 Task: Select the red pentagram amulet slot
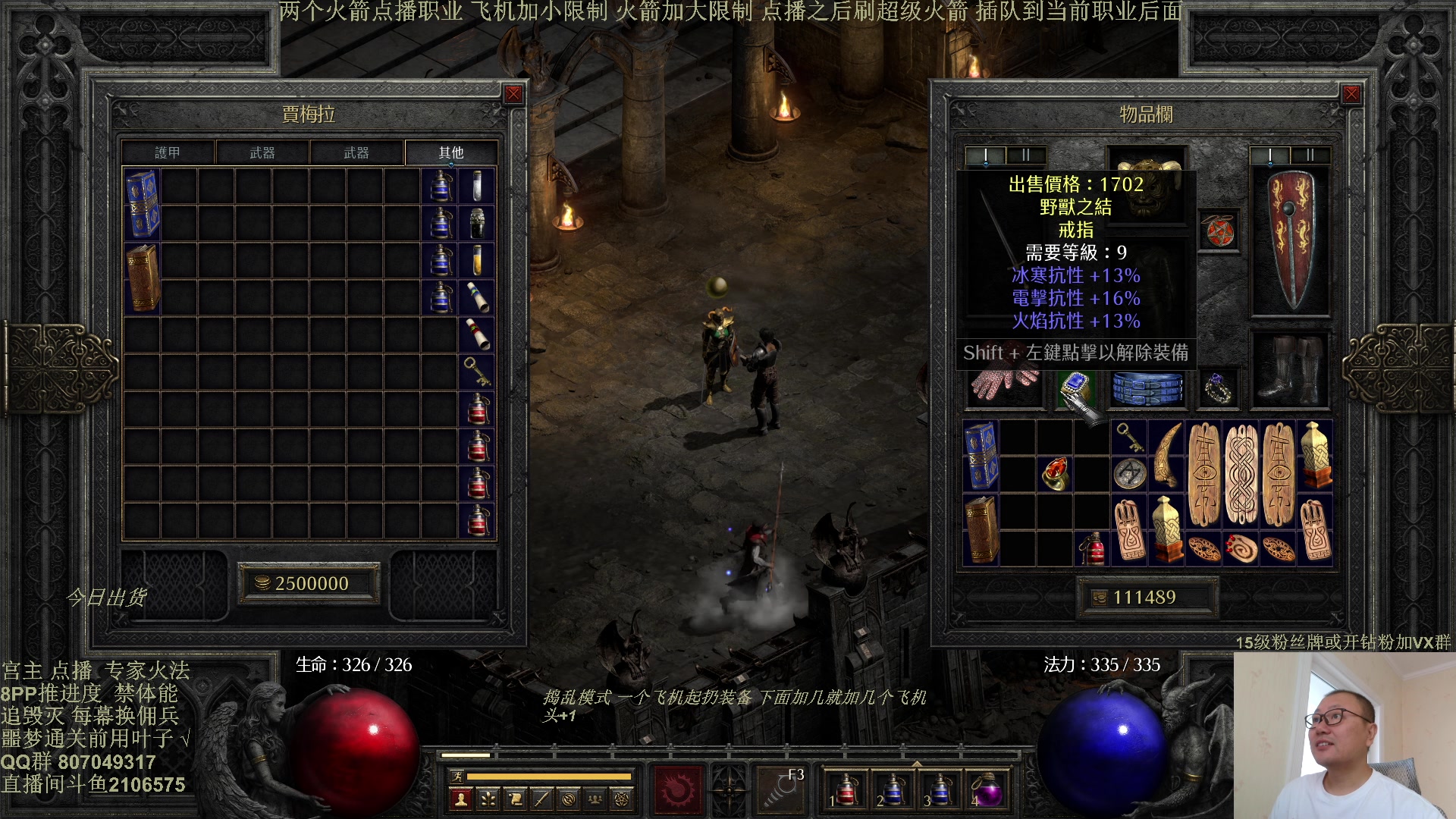(x=1219, y=231)
